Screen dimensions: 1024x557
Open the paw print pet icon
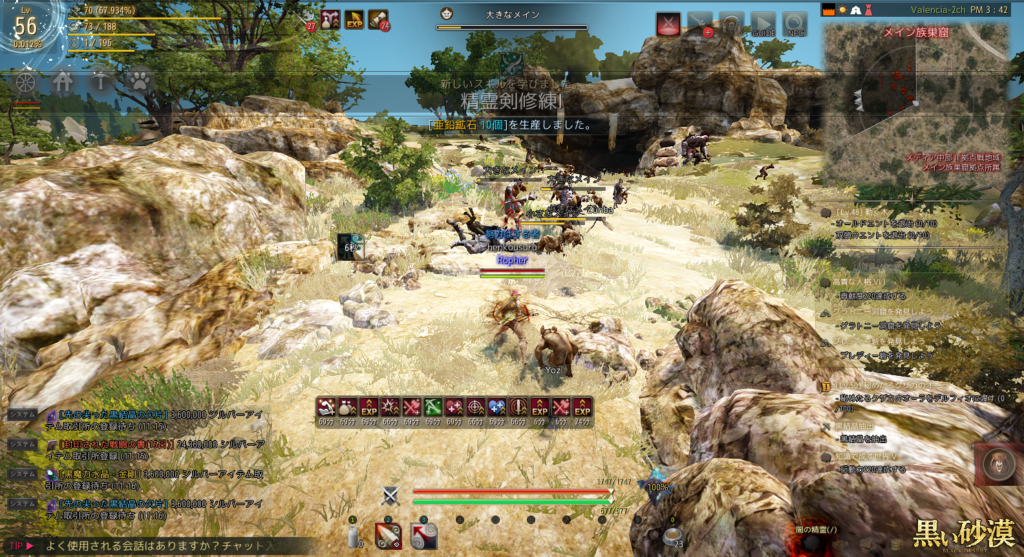click(138, 82)
